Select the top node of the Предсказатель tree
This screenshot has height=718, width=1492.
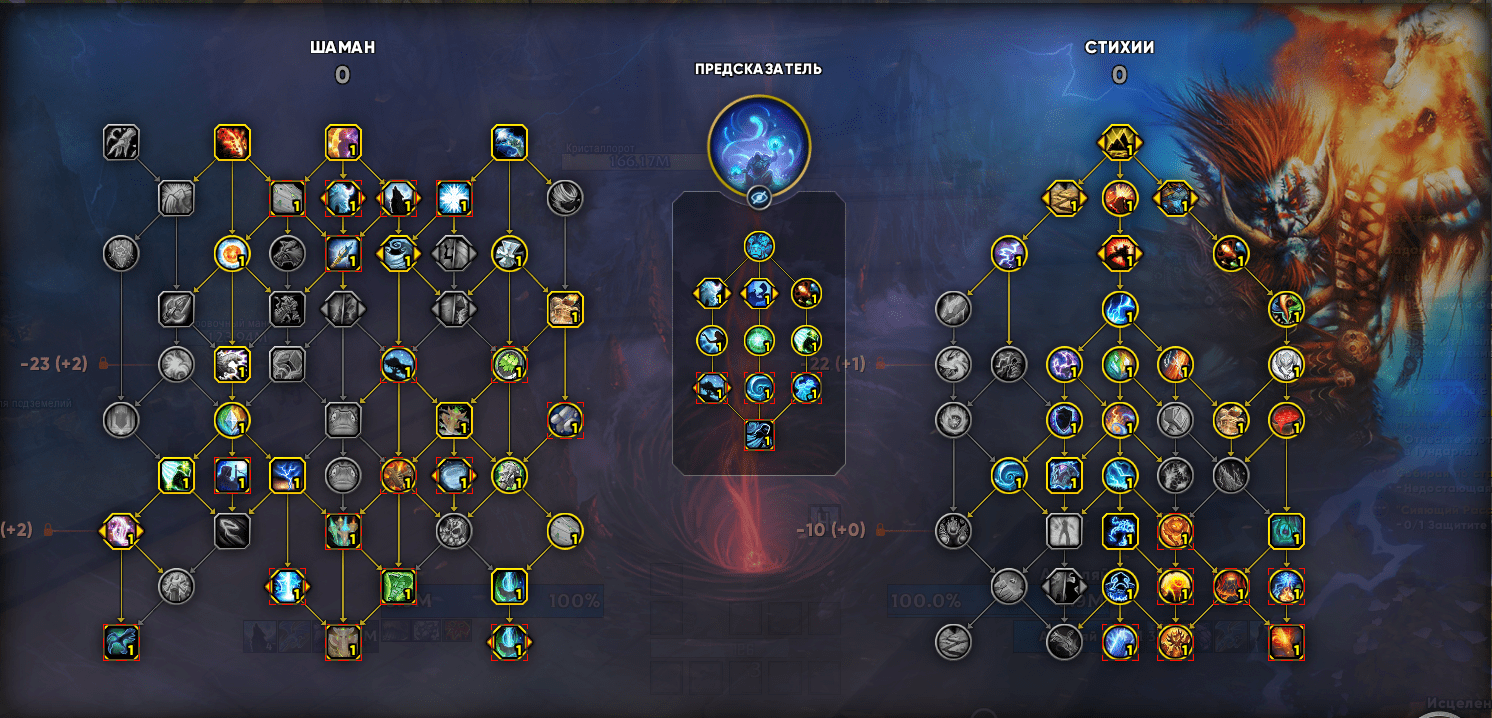(x=759, y=246)
